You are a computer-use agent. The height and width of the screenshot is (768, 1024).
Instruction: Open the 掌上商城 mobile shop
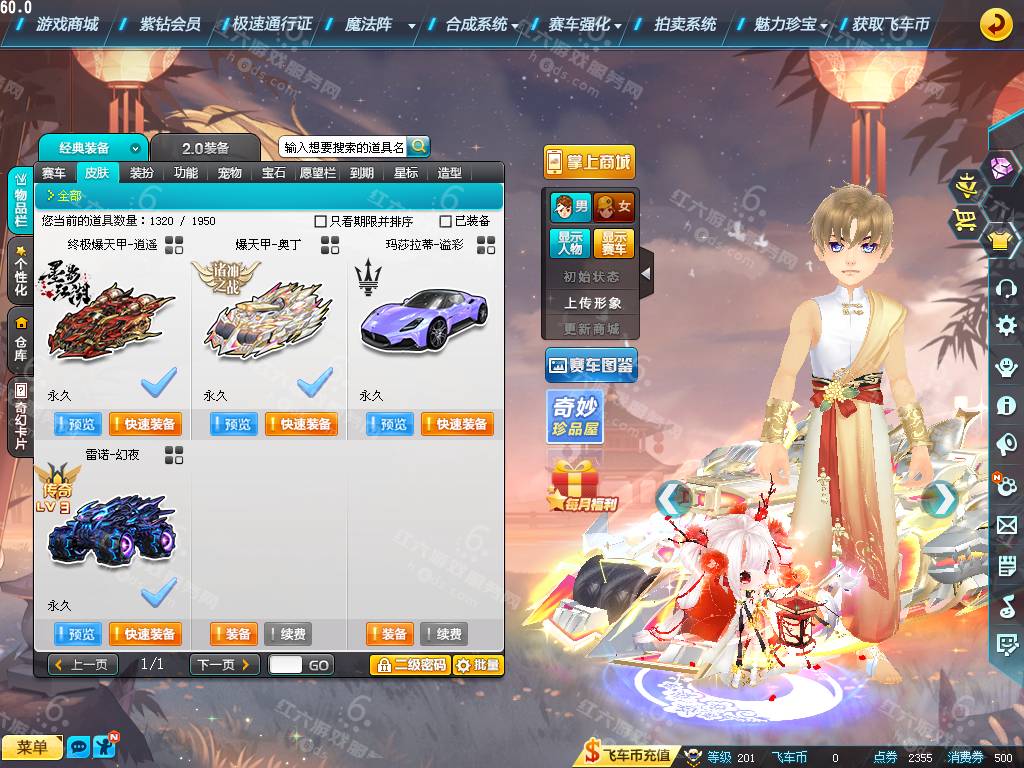(x=589, y=162)
